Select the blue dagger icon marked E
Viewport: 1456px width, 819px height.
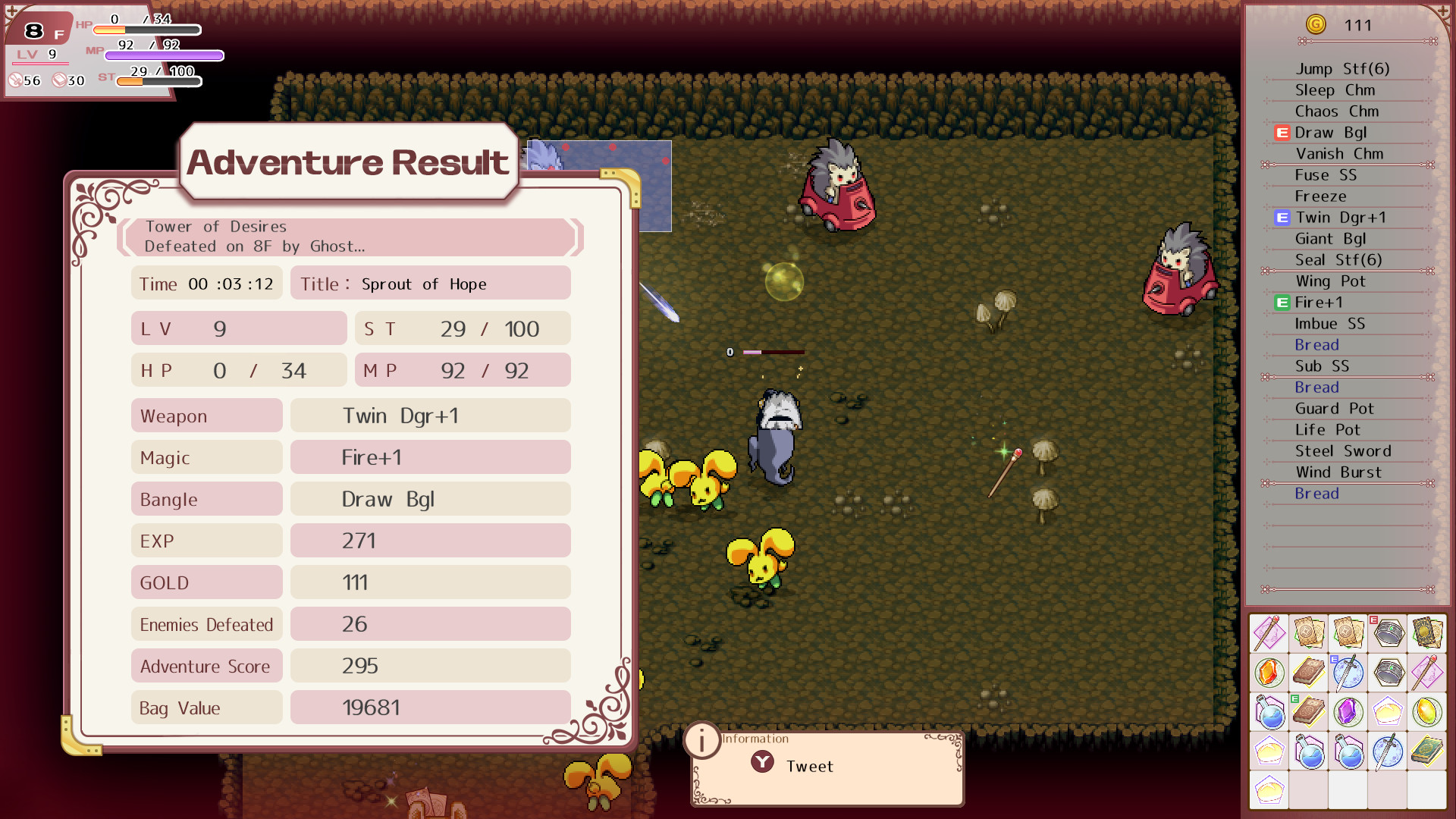(x=1349, y=673)
